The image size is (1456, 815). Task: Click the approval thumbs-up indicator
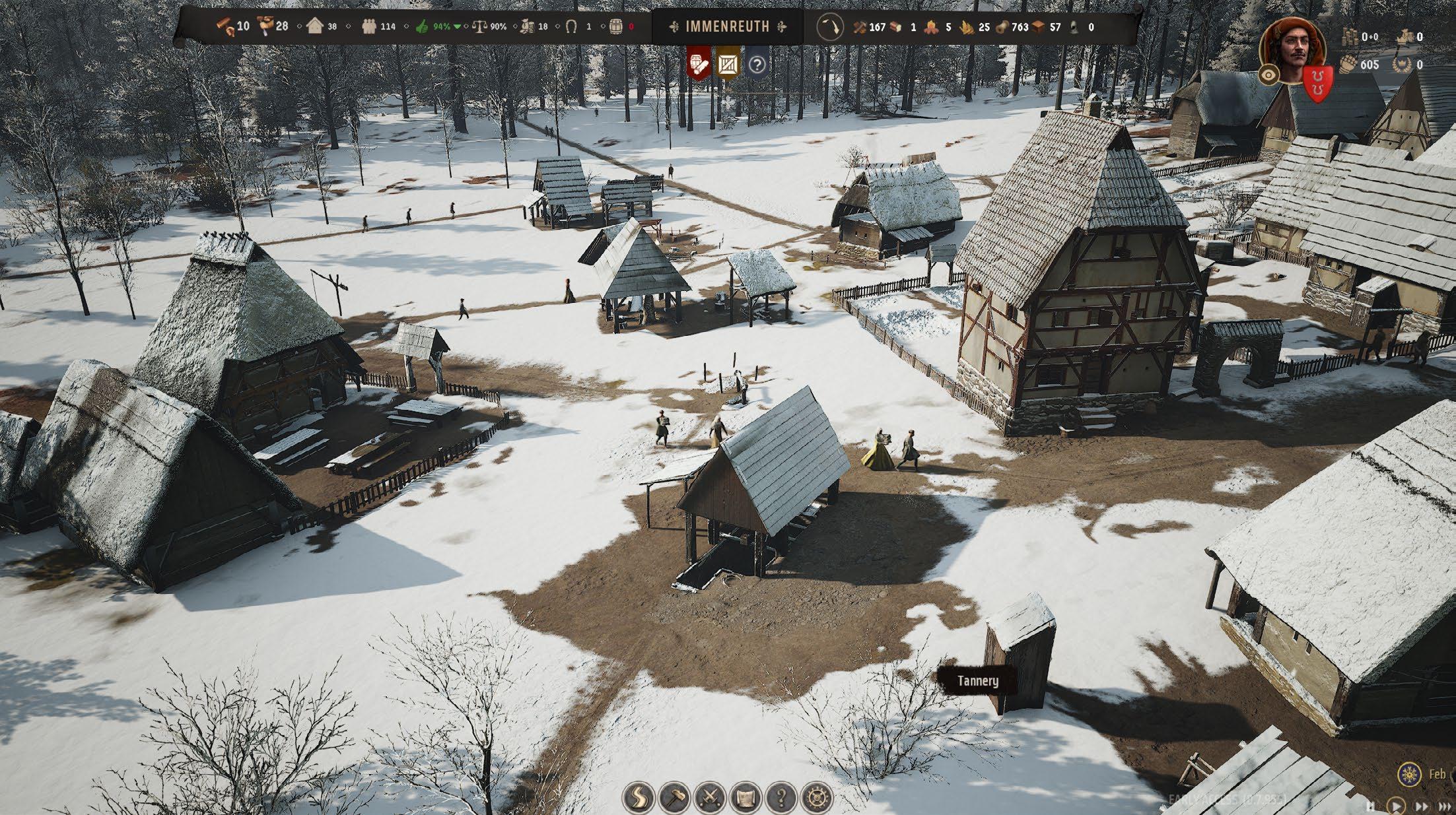click(422, 27)
